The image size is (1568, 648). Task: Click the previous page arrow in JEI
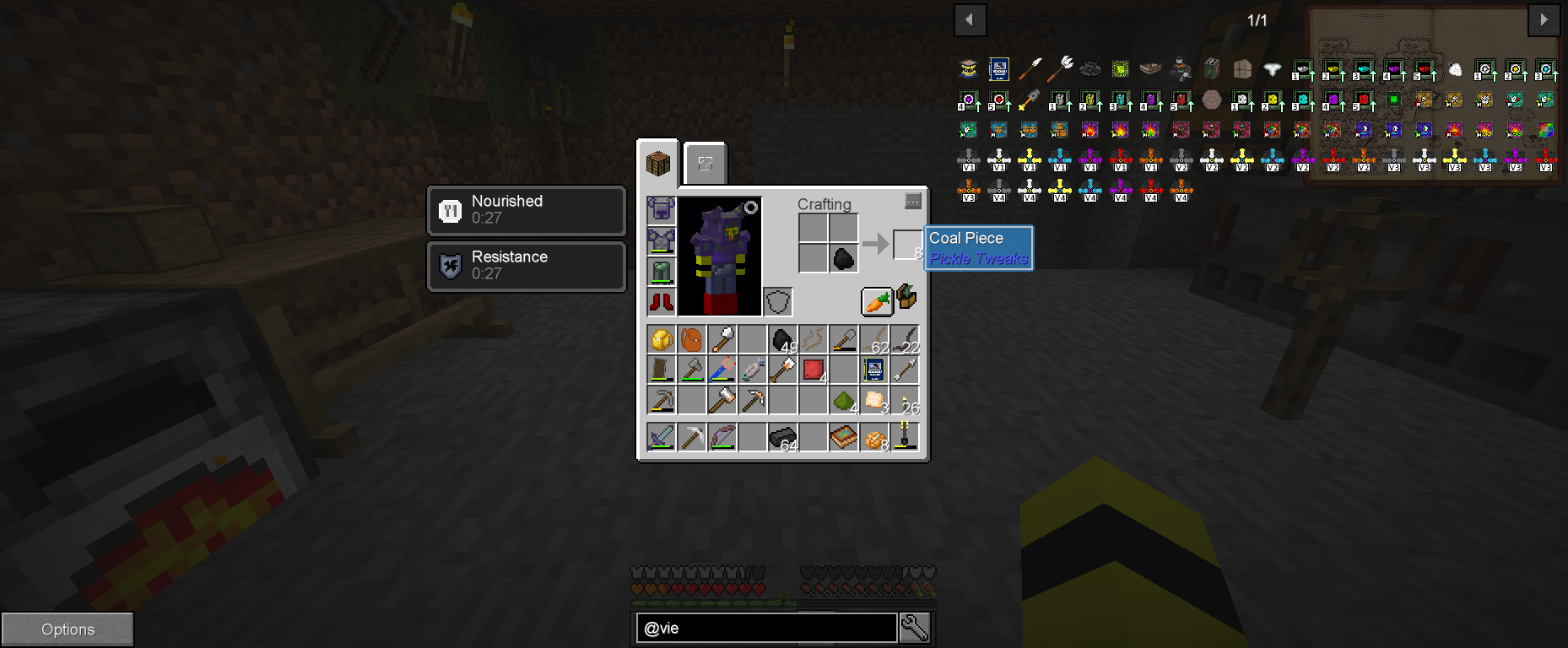click(969, 19)
